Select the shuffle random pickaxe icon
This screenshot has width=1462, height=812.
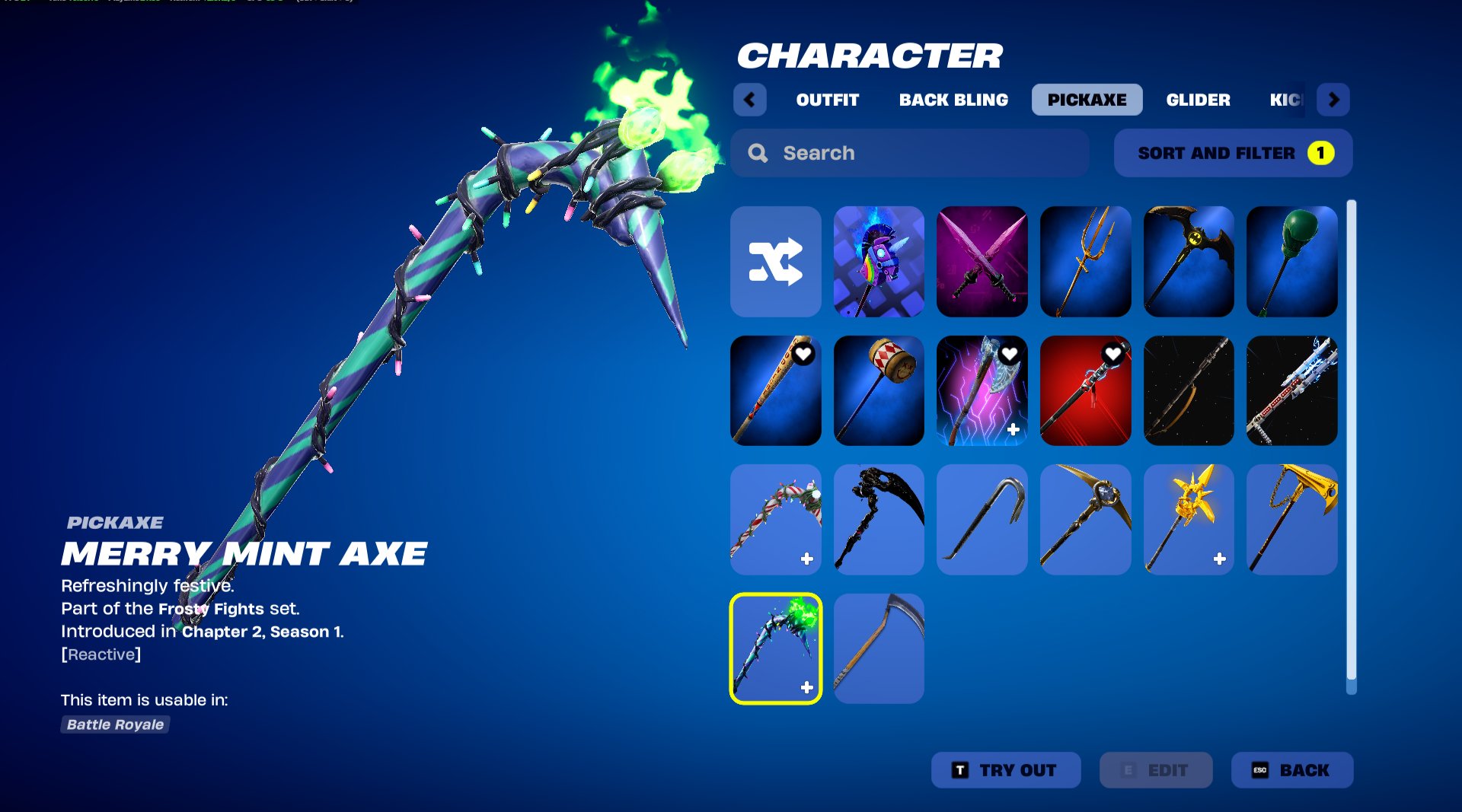[x=775, y=261]
